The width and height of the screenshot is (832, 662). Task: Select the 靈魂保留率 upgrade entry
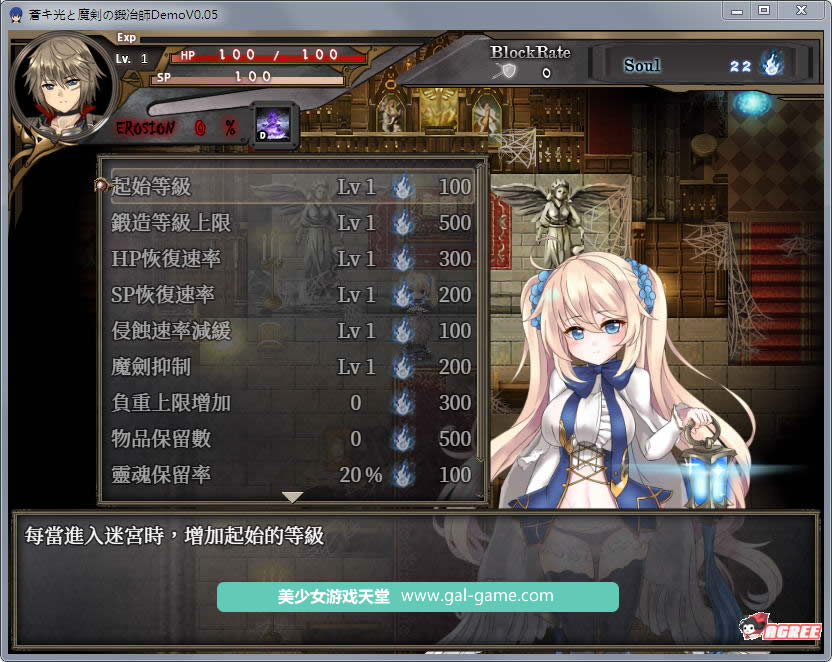291,475
